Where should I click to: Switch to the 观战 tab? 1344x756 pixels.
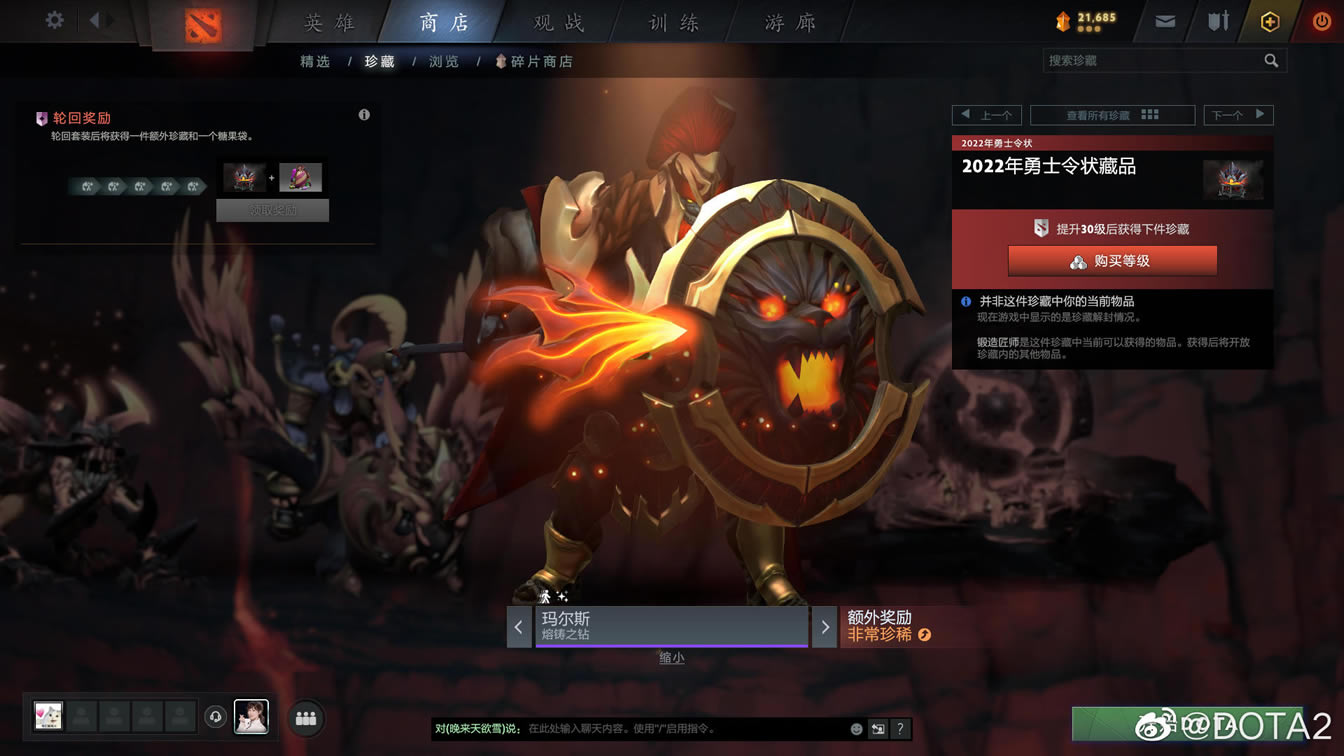(x=556, y=22)
